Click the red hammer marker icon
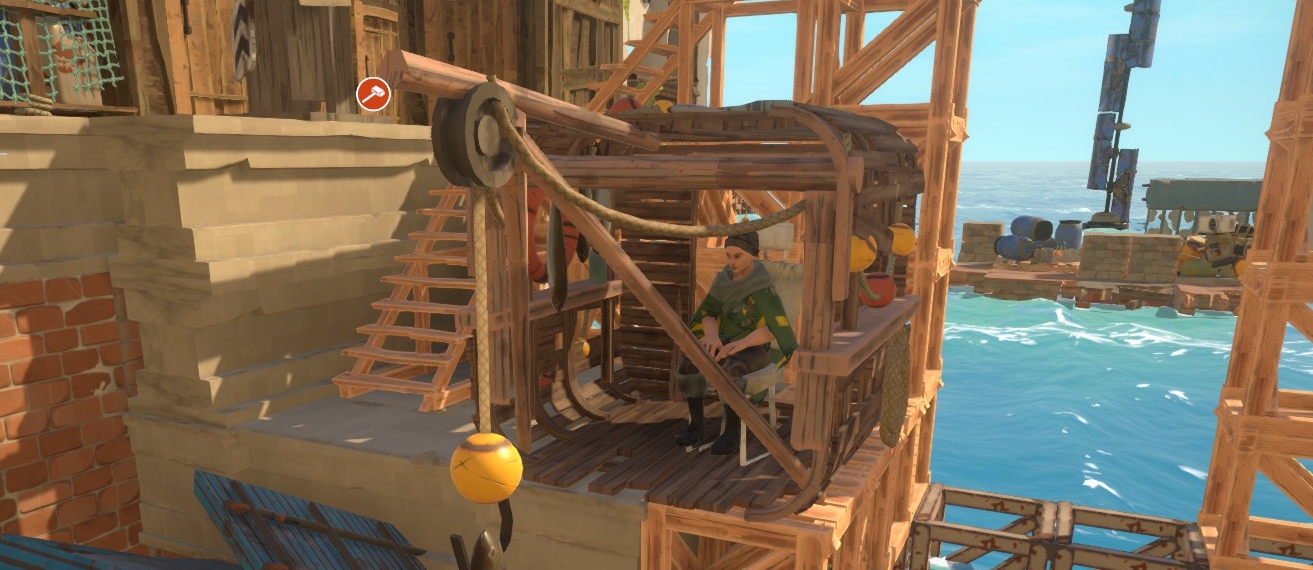 (x=373, y=95)
